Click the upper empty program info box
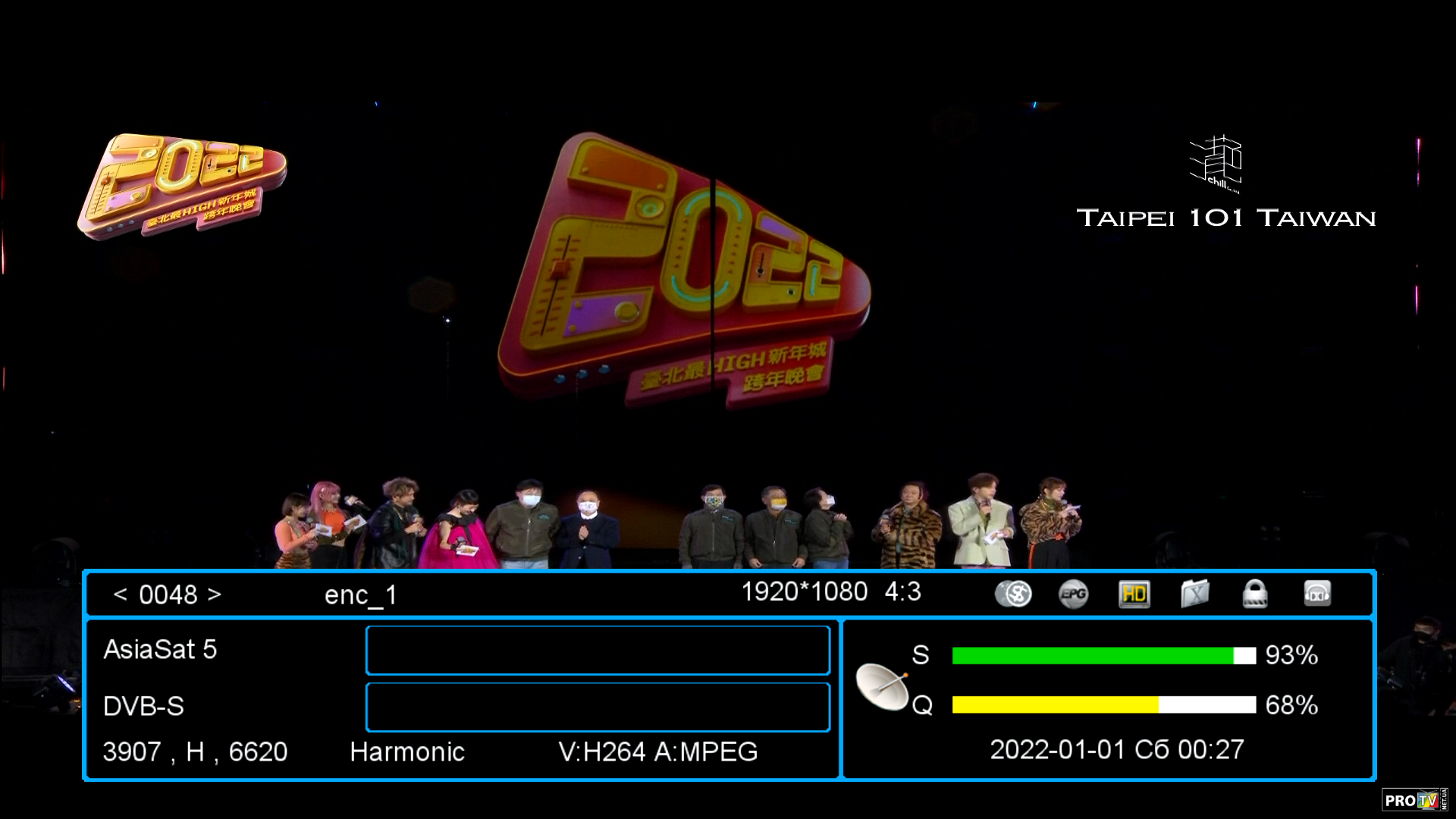 click(598, 650)
